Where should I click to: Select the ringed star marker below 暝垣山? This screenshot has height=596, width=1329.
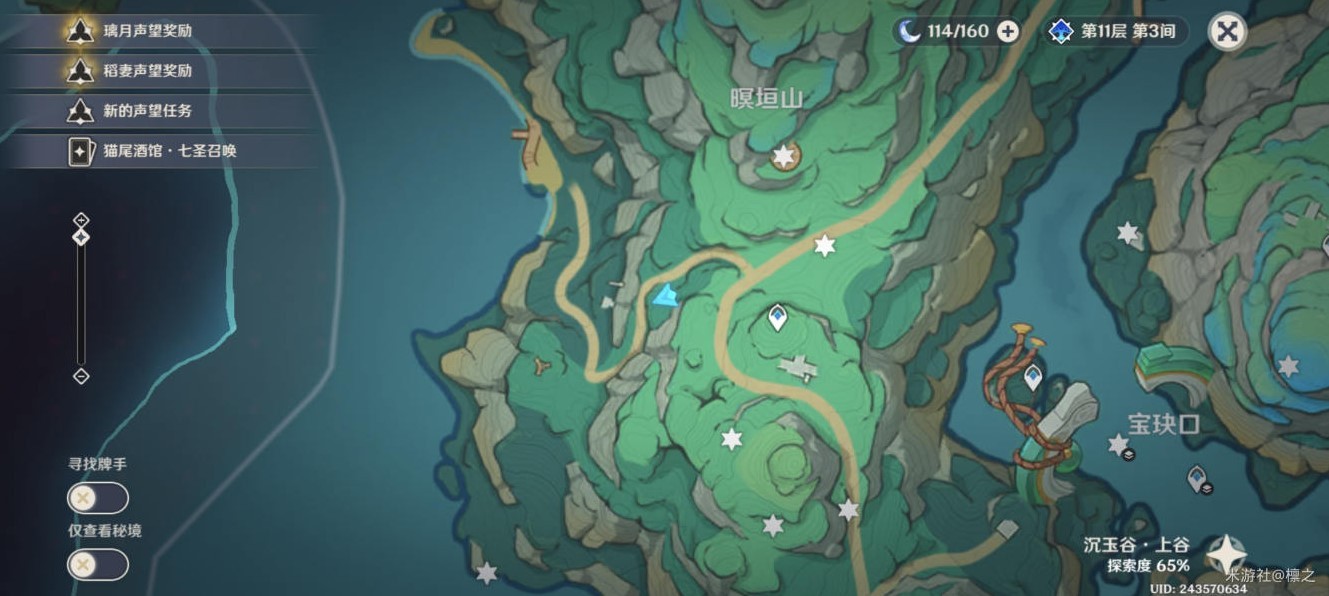[x=784, y=156]
